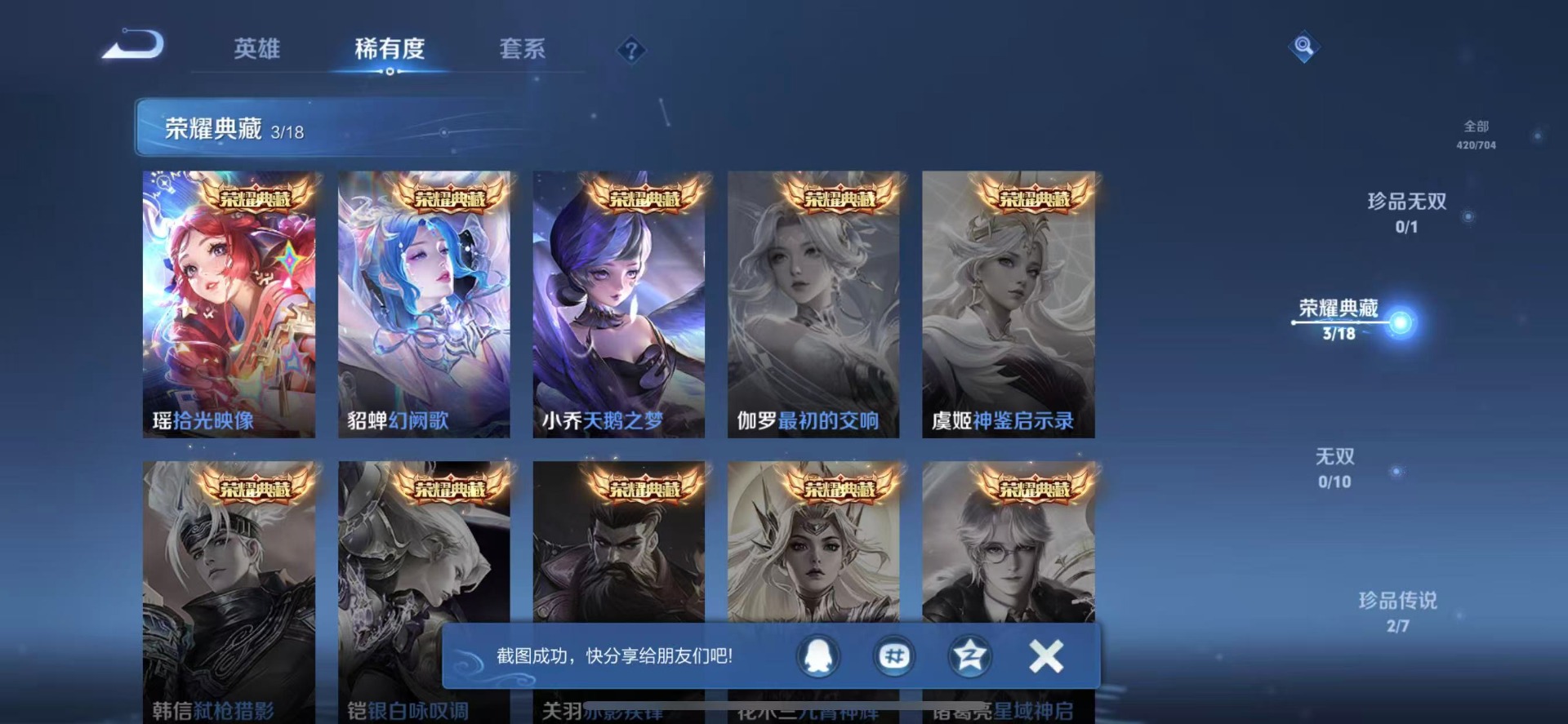Select the 无双 rarity category
This screenshot has height=724, width=1568.
click(x=1334, y=467)
